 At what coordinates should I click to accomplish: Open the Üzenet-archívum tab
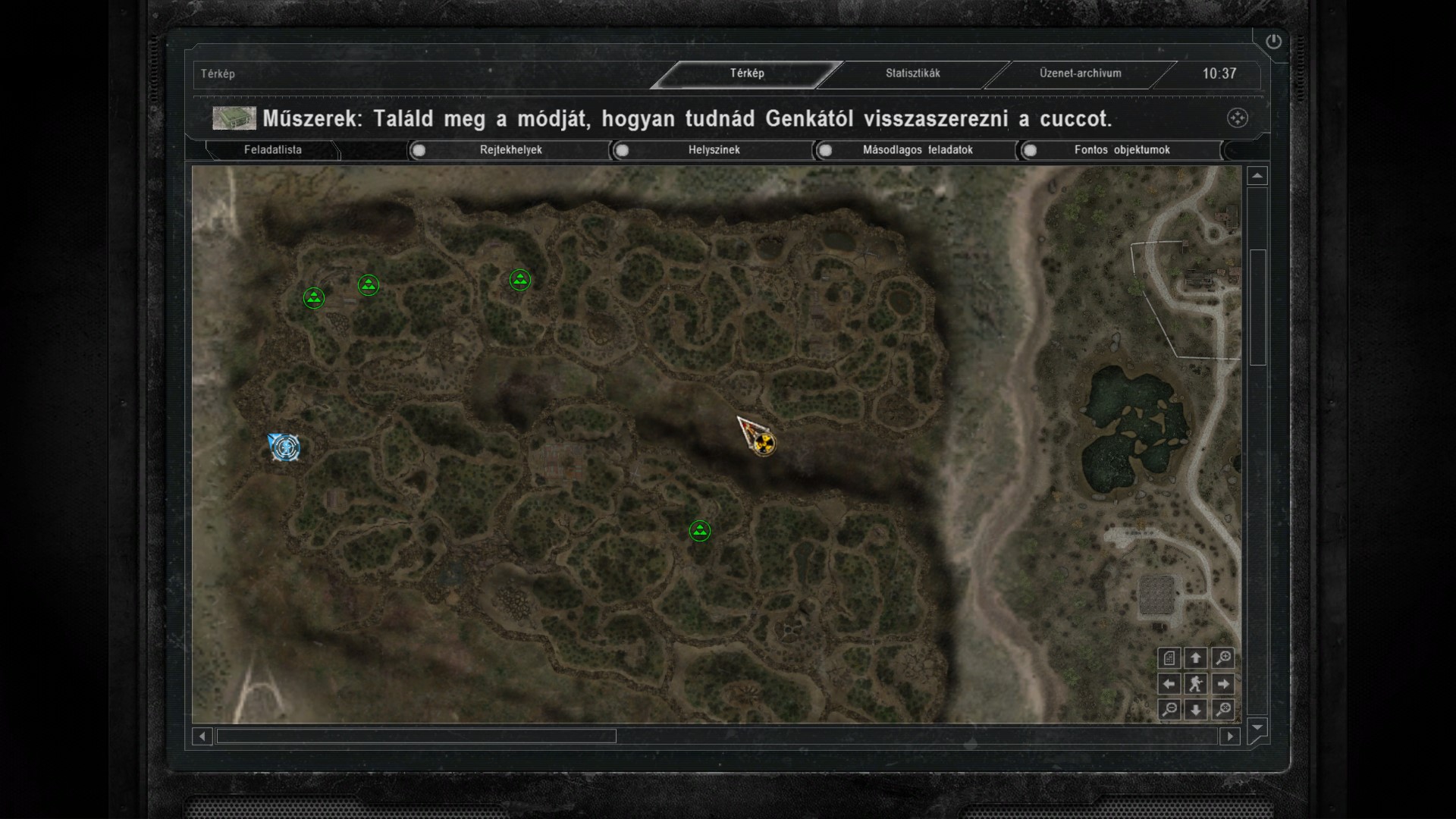1080,74
